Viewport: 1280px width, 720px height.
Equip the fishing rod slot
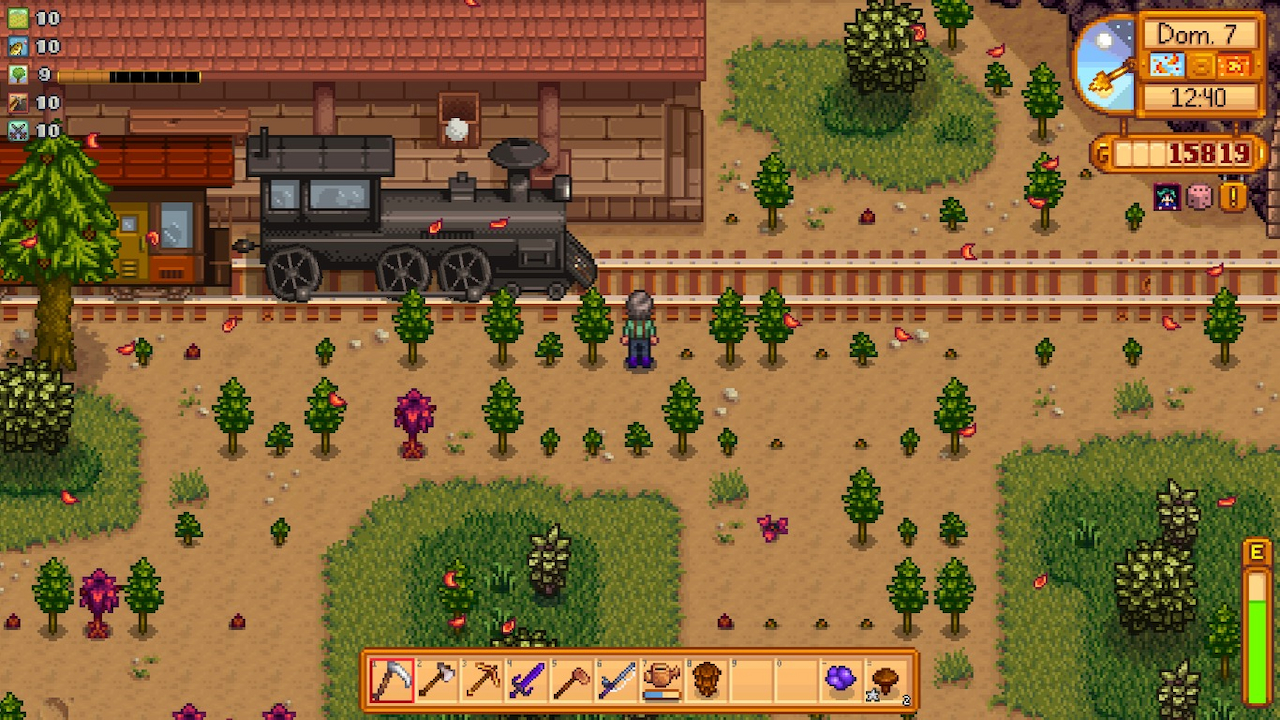coord(617,680)
